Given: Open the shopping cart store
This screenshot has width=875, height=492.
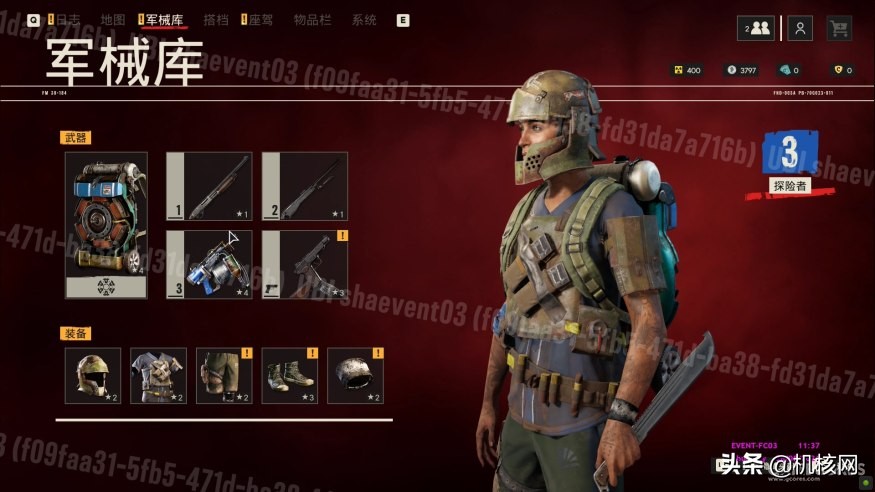Looking at the screenshot, I should (838, 28).
